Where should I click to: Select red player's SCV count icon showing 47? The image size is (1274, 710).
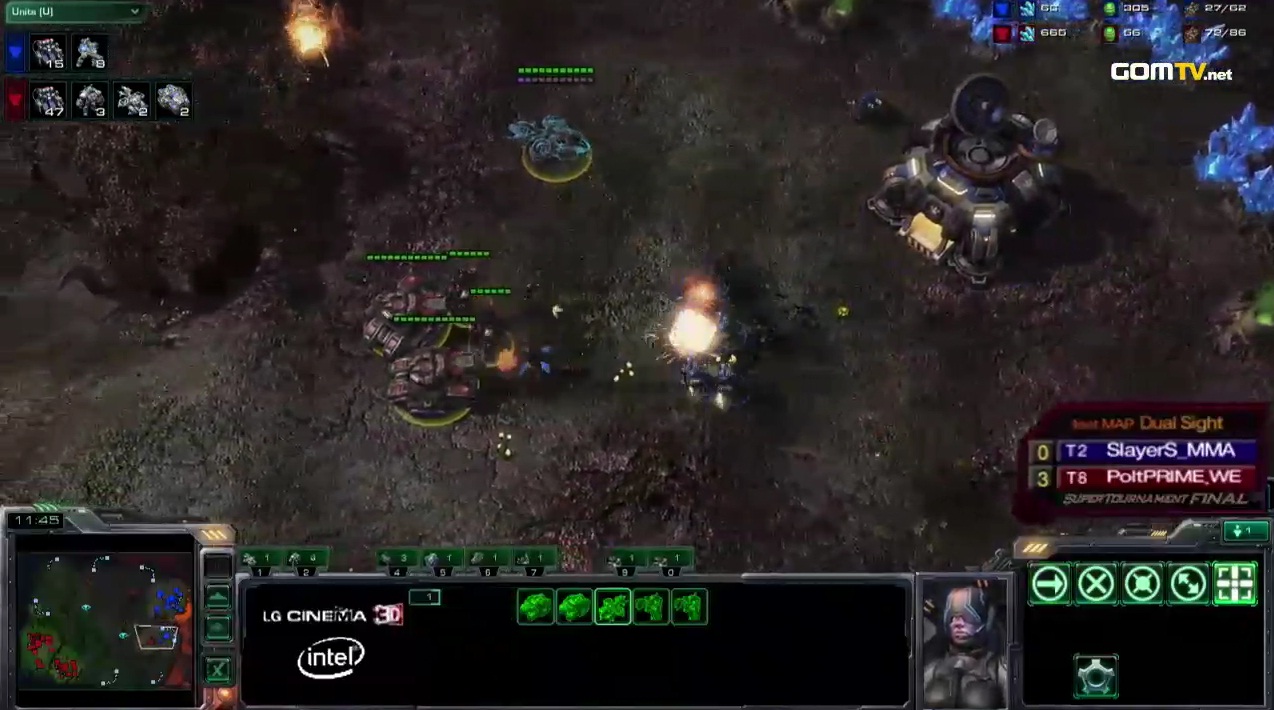click(x=48, y=100)
